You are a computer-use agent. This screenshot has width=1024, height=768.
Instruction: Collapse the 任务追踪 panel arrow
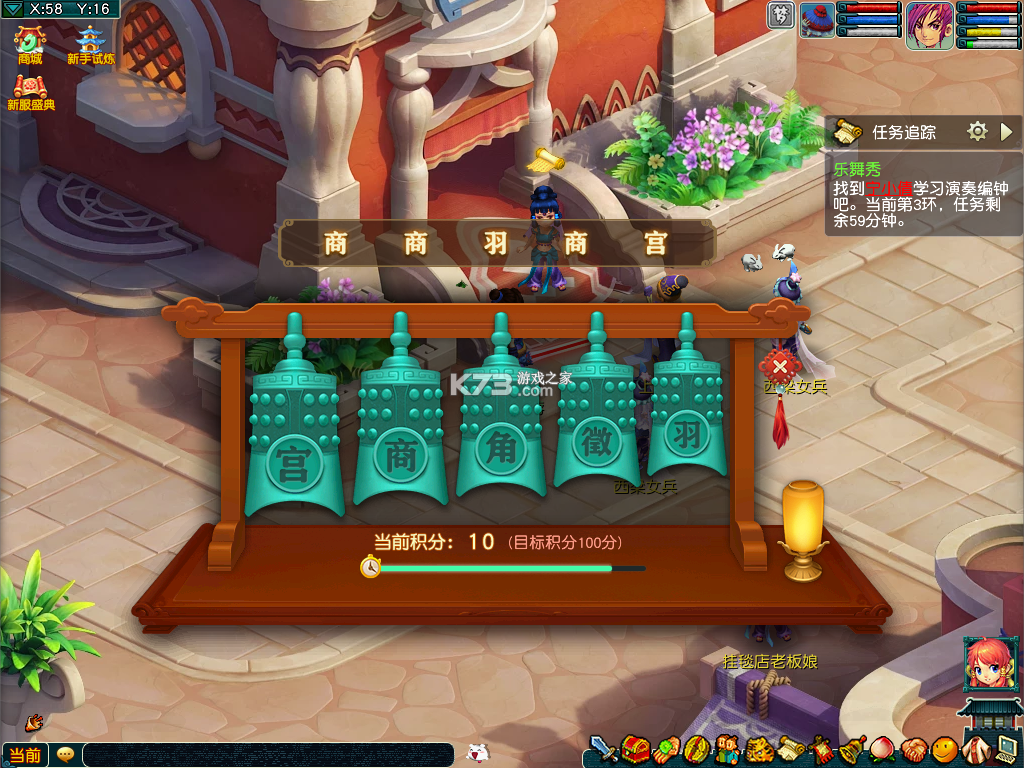click(x=1006, y=131)
